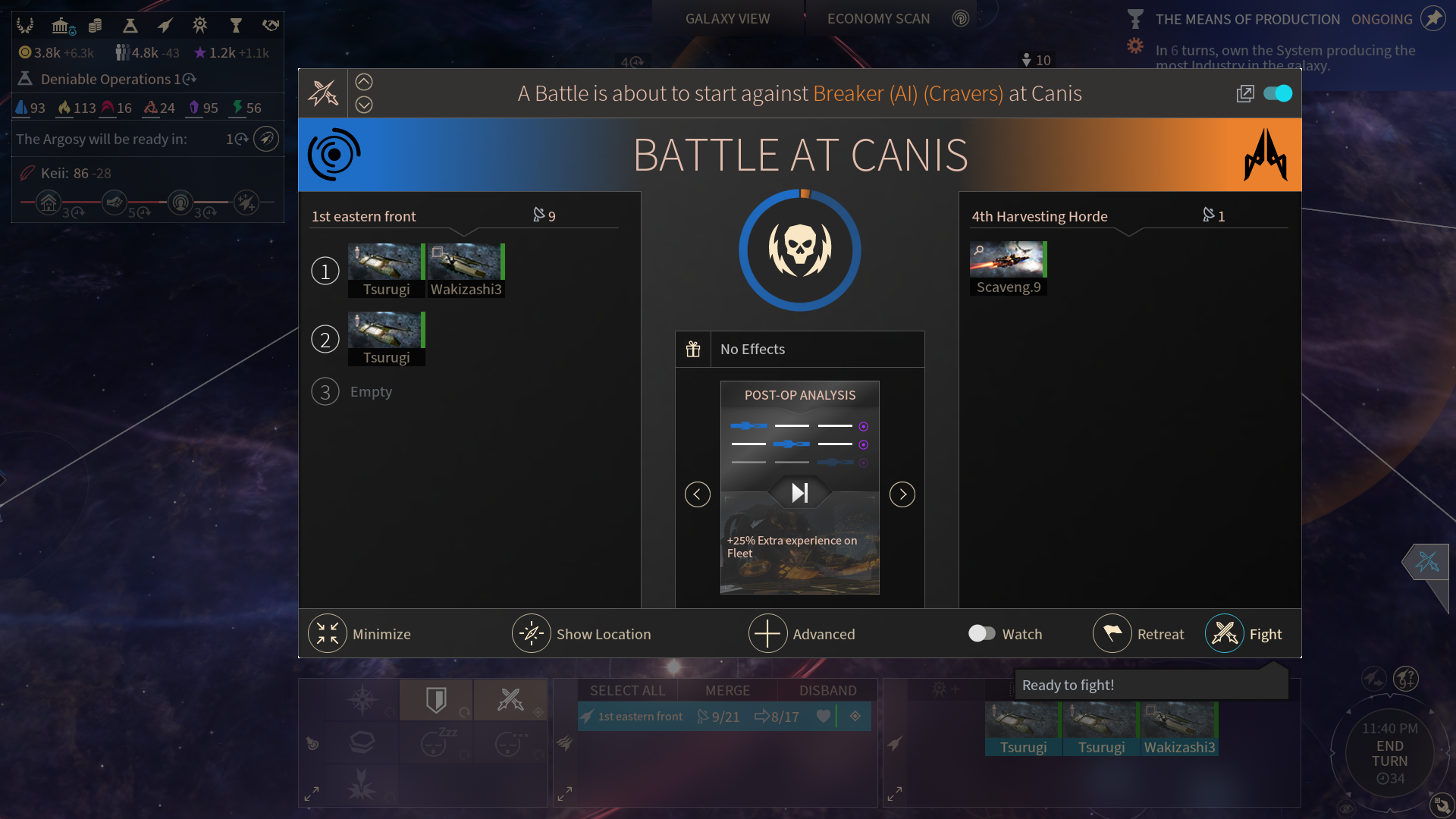The image size is (1456, 819).
Task: Pop out the battle notification window
Action: [1245, 93]
